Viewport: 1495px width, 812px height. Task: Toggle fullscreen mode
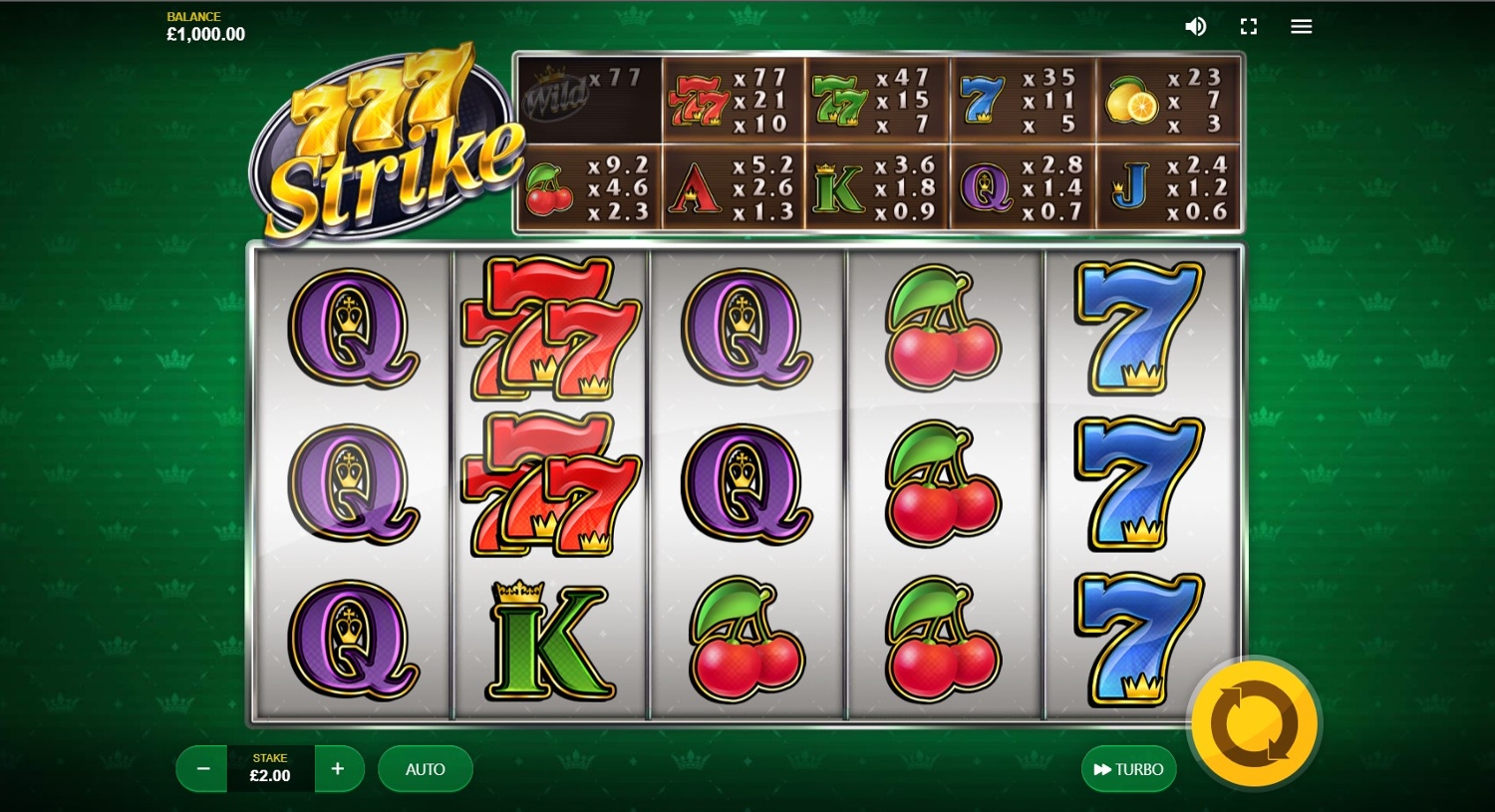1249,27
